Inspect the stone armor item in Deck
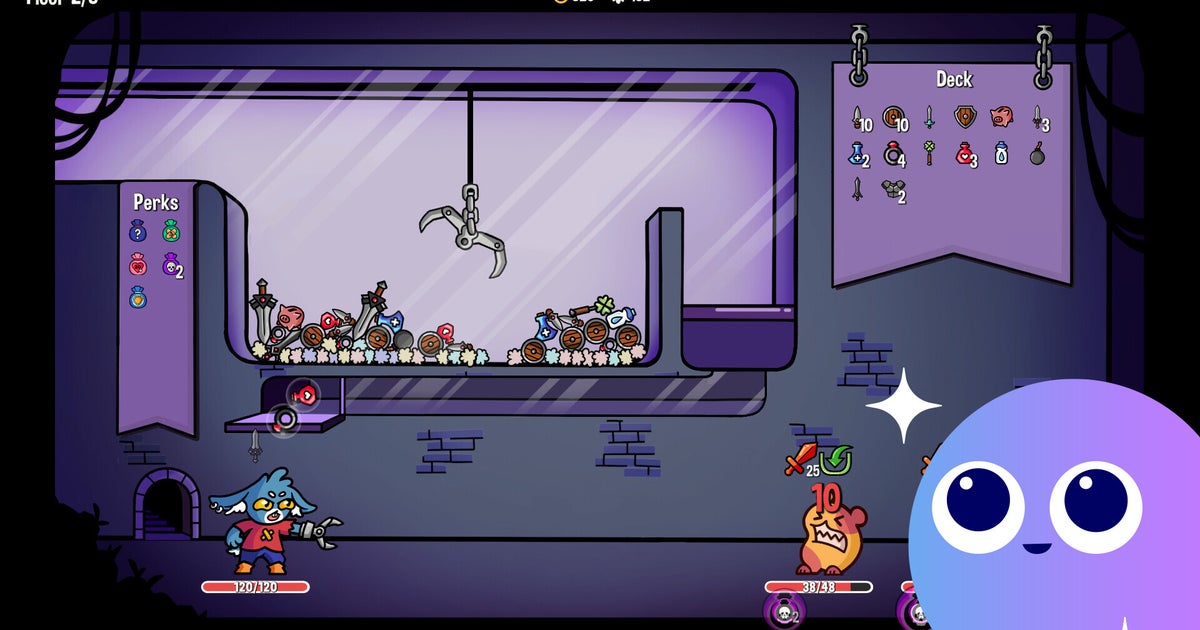Image resolution: width=1200 pixels, height=630 pixels. [x=891, y=189]
